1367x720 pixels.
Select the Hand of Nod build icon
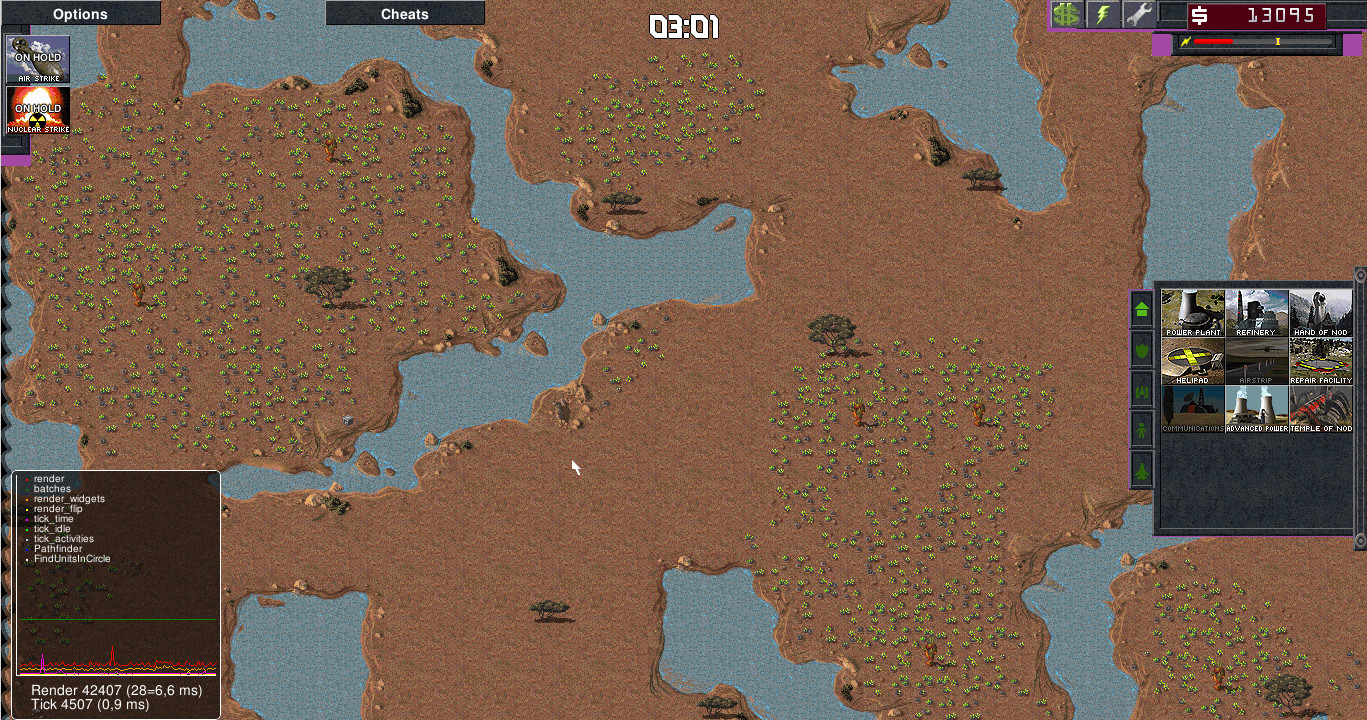pyautogui.click(x=1320, y=310)
